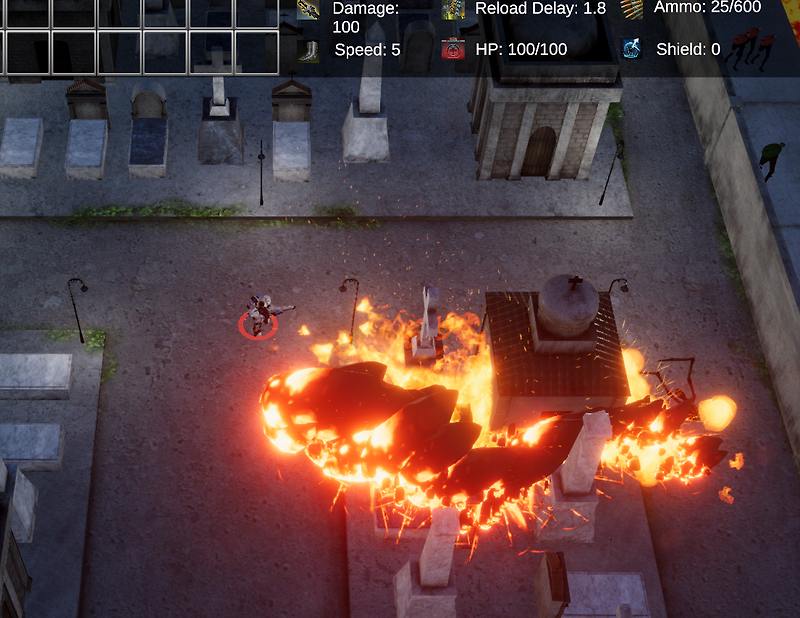This screenshot has height=618, width=800.
Task: Select the Speed boot icon
Action: coord(308,49)
